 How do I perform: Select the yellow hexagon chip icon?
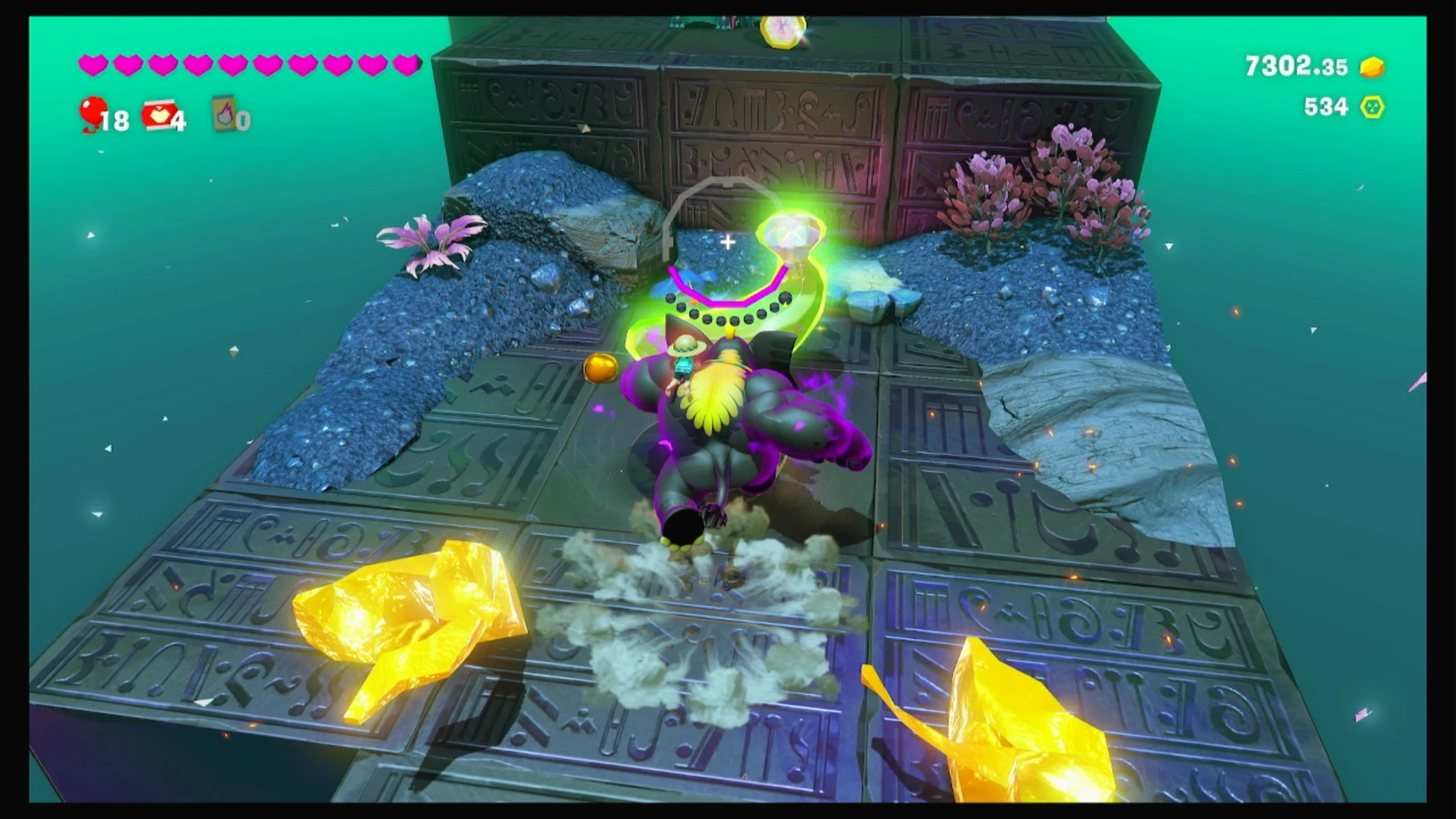(1372, 107)
